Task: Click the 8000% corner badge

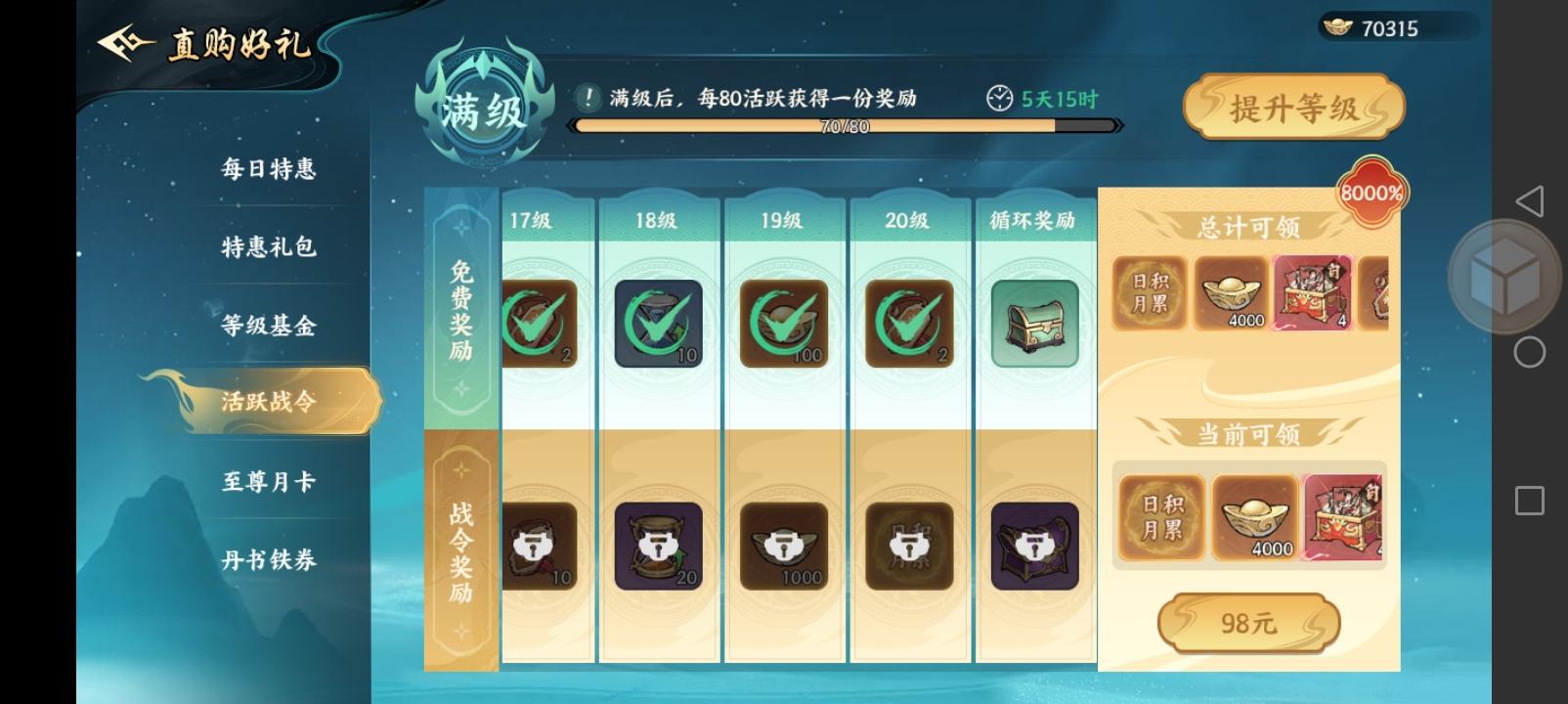Action: 1370,193
